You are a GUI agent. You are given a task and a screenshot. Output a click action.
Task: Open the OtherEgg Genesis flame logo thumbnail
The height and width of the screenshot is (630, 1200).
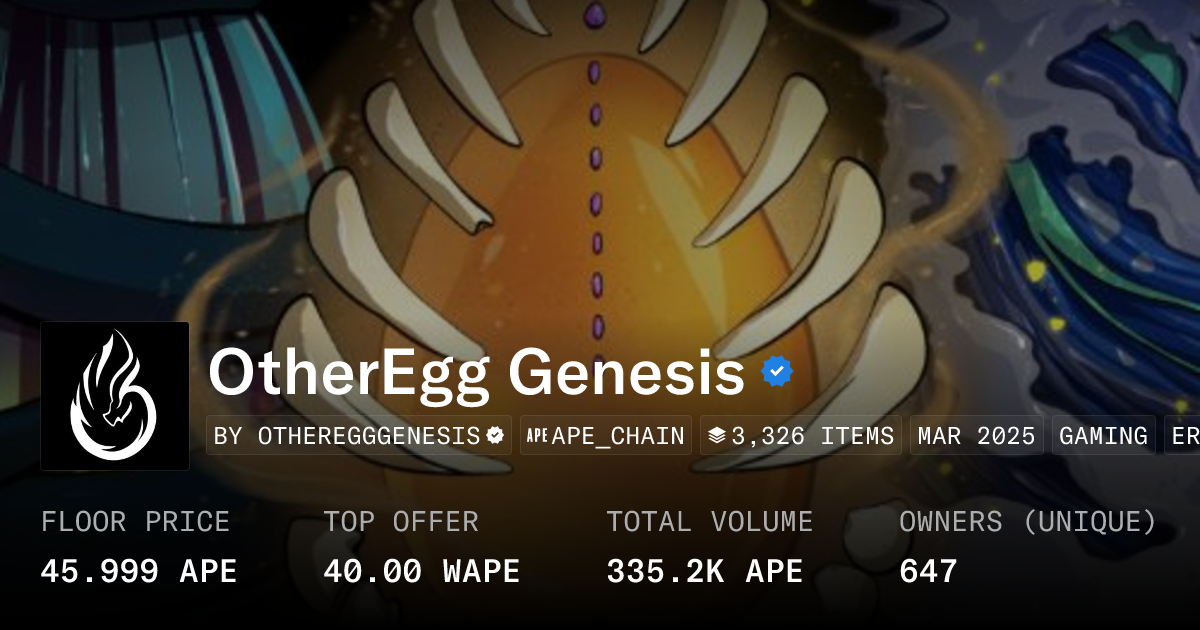(115, 396)
